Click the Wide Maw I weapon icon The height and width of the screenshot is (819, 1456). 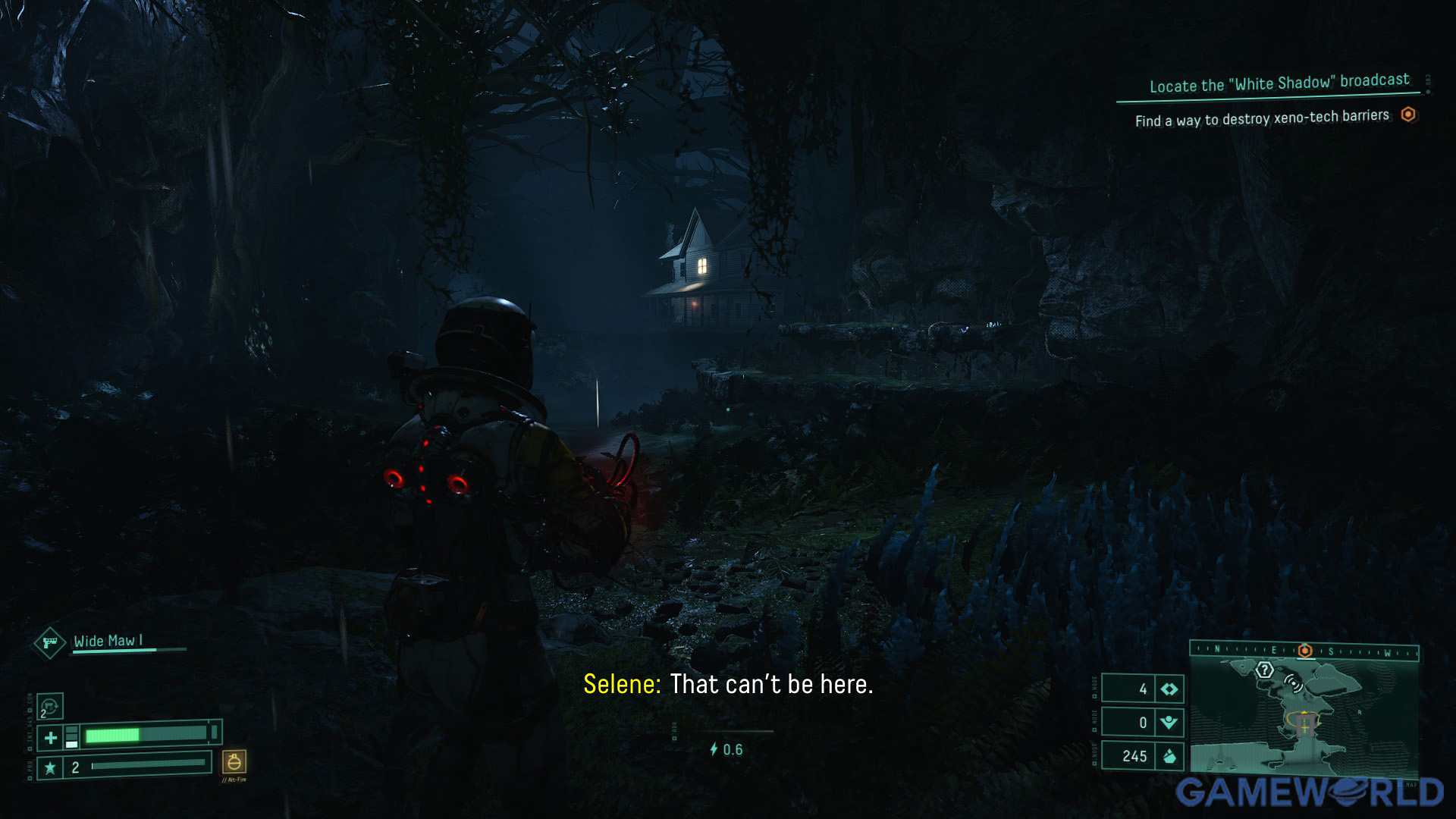coord(50,643)
